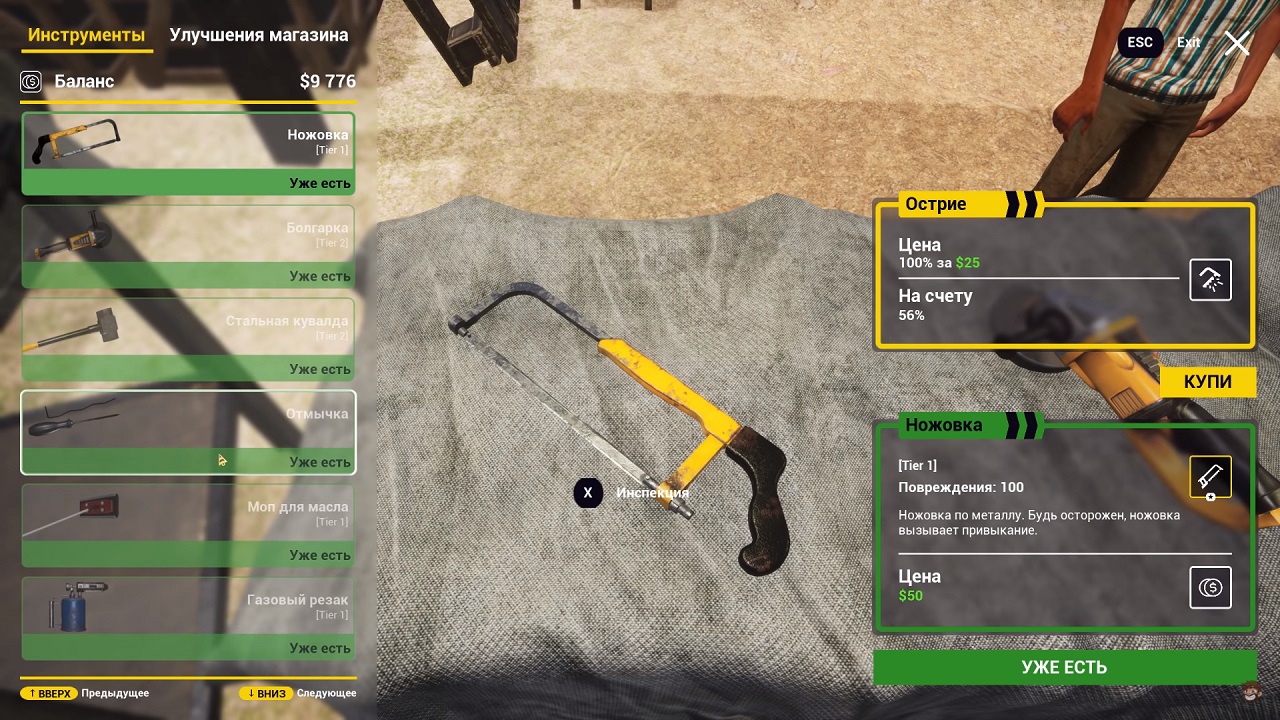This screenshot has width=1280, height=720.
Task: Click the saw icon in the Ножовка panel
Action: click(x=1210, y=478)
